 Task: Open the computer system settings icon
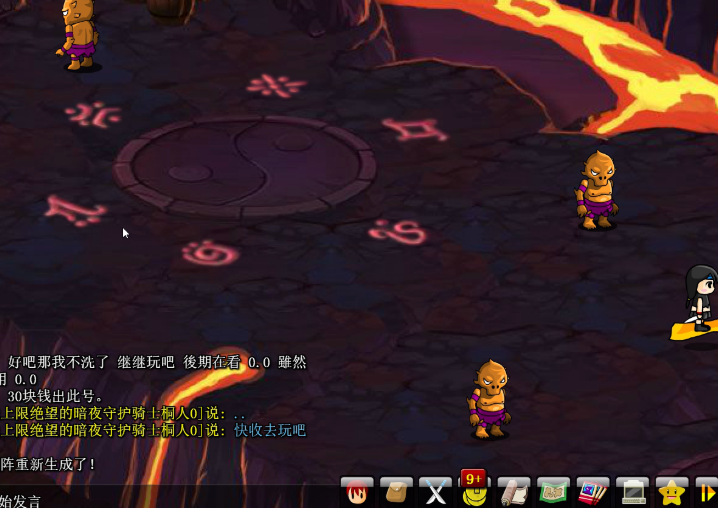pos(632,492)
